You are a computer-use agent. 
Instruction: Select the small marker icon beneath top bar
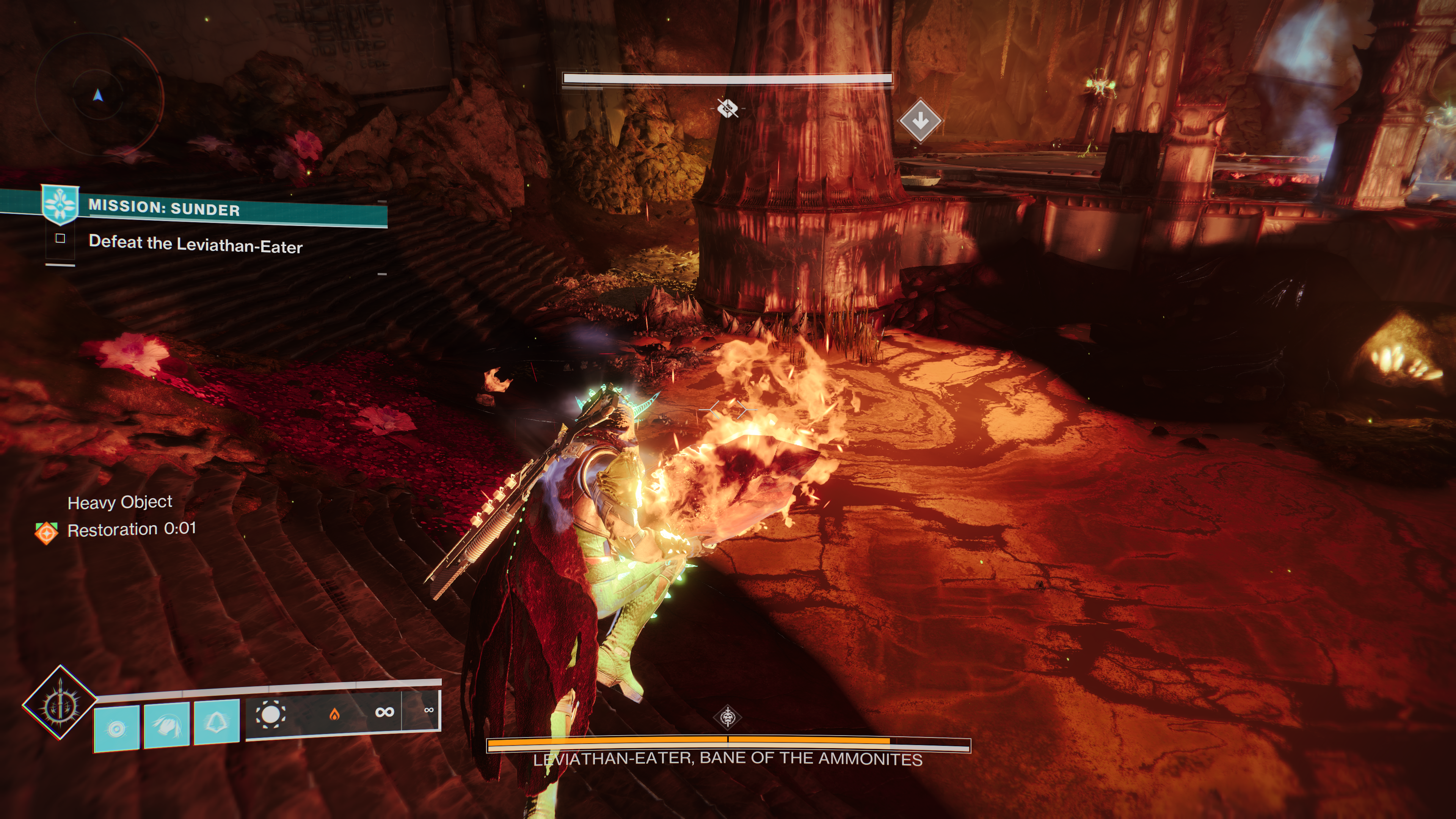(x=728, y=107)
